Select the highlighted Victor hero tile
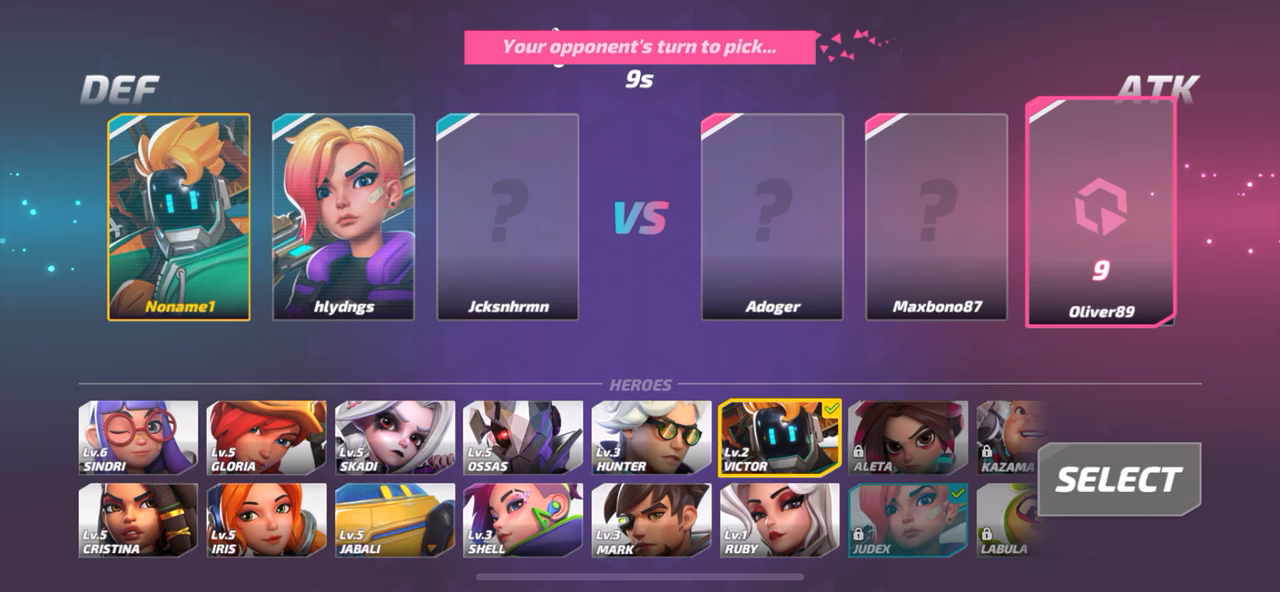 click(779, 438)
